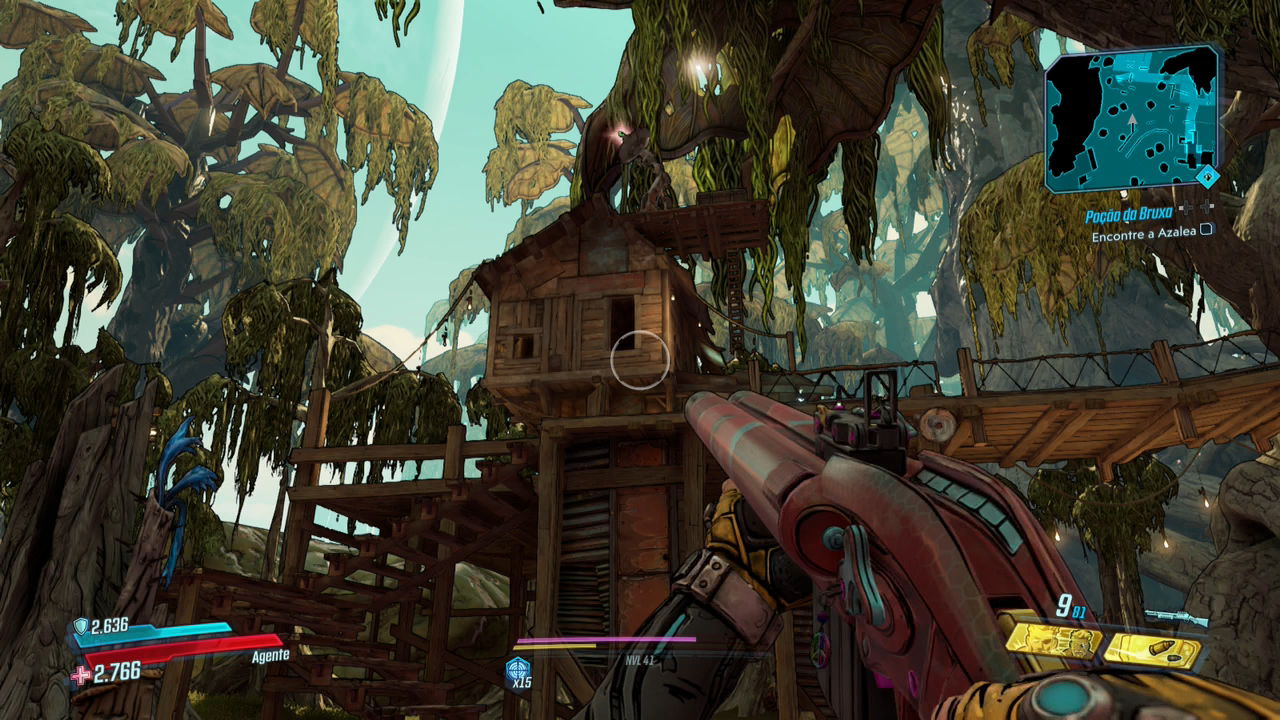
Task: Open the cyan minimap
Action: pos(1131,117)
